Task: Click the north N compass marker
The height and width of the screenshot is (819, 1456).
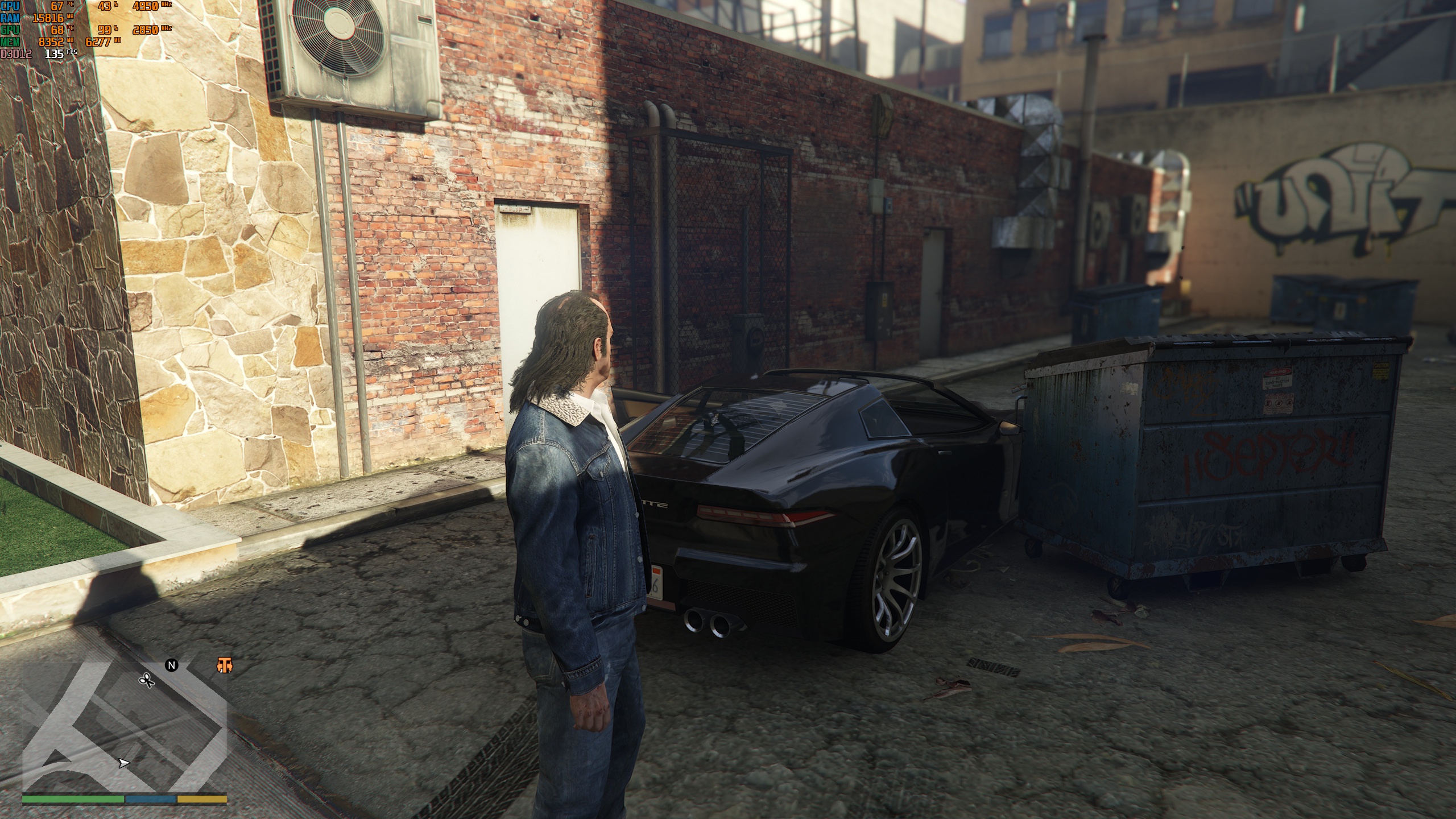Action: pos(172,665)
